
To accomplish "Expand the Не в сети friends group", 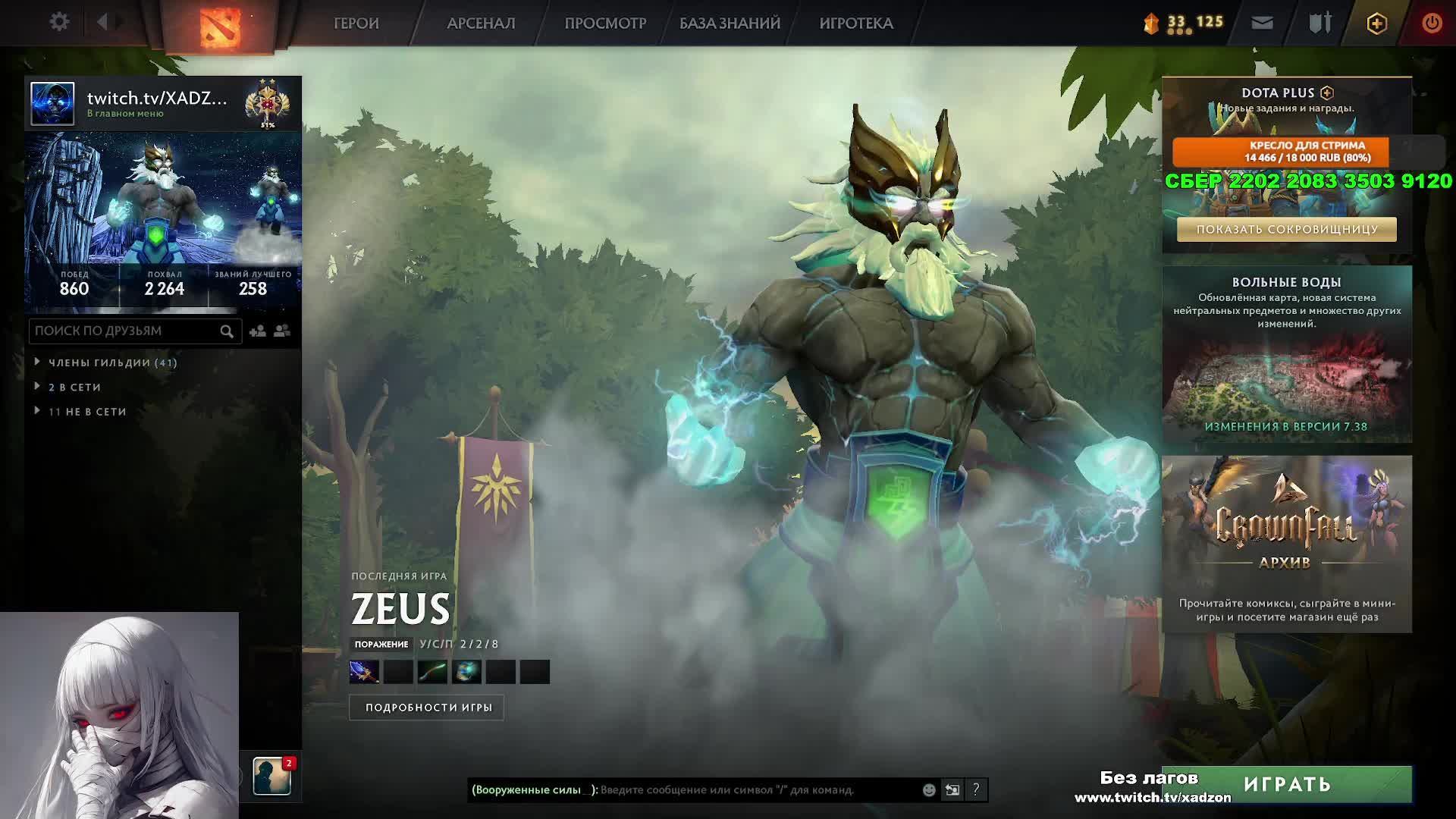I will click(x=87, y=412).
